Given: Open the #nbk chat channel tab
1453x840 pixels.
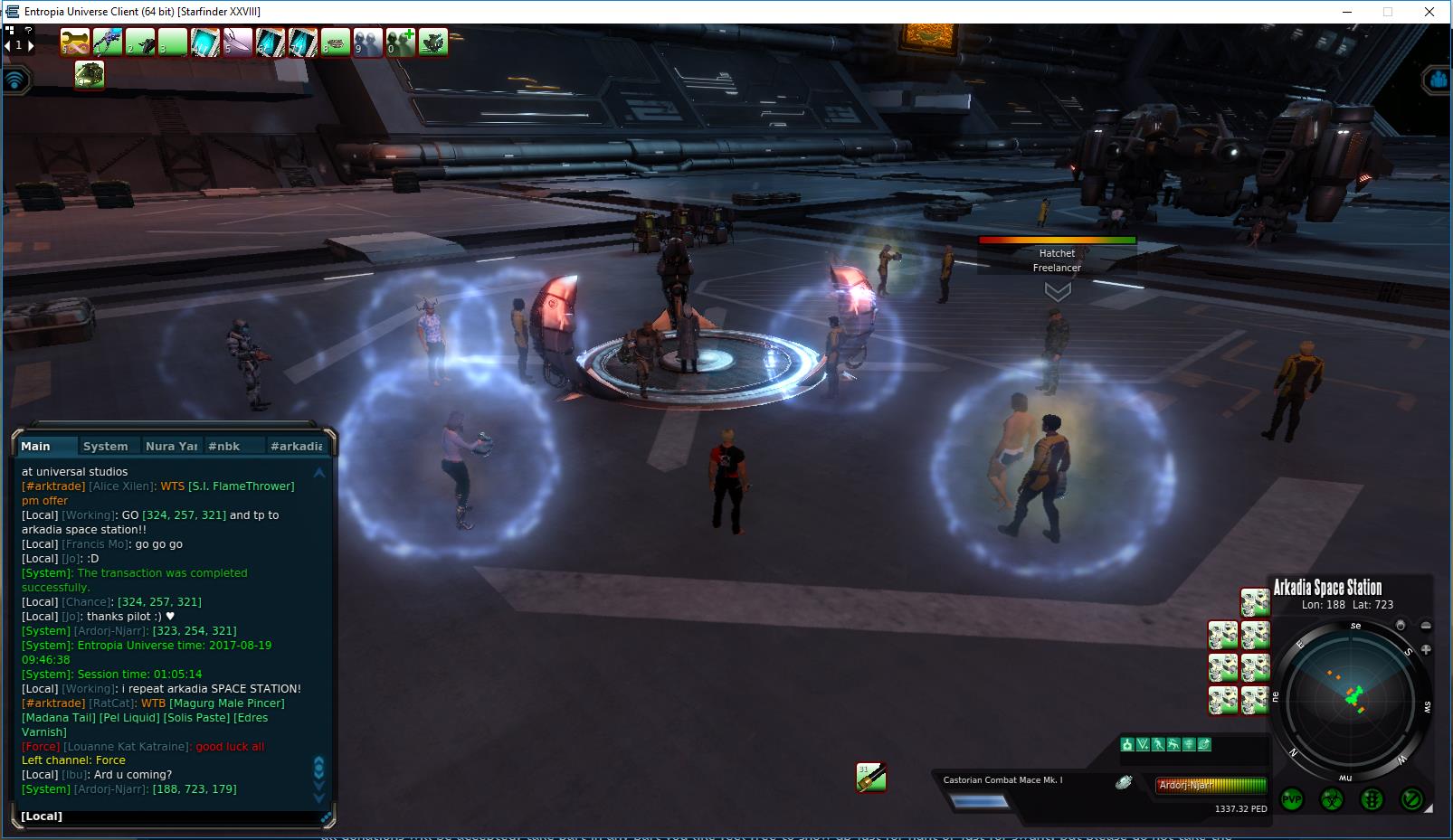Looking at the screenshot, I should coord(223,446).
